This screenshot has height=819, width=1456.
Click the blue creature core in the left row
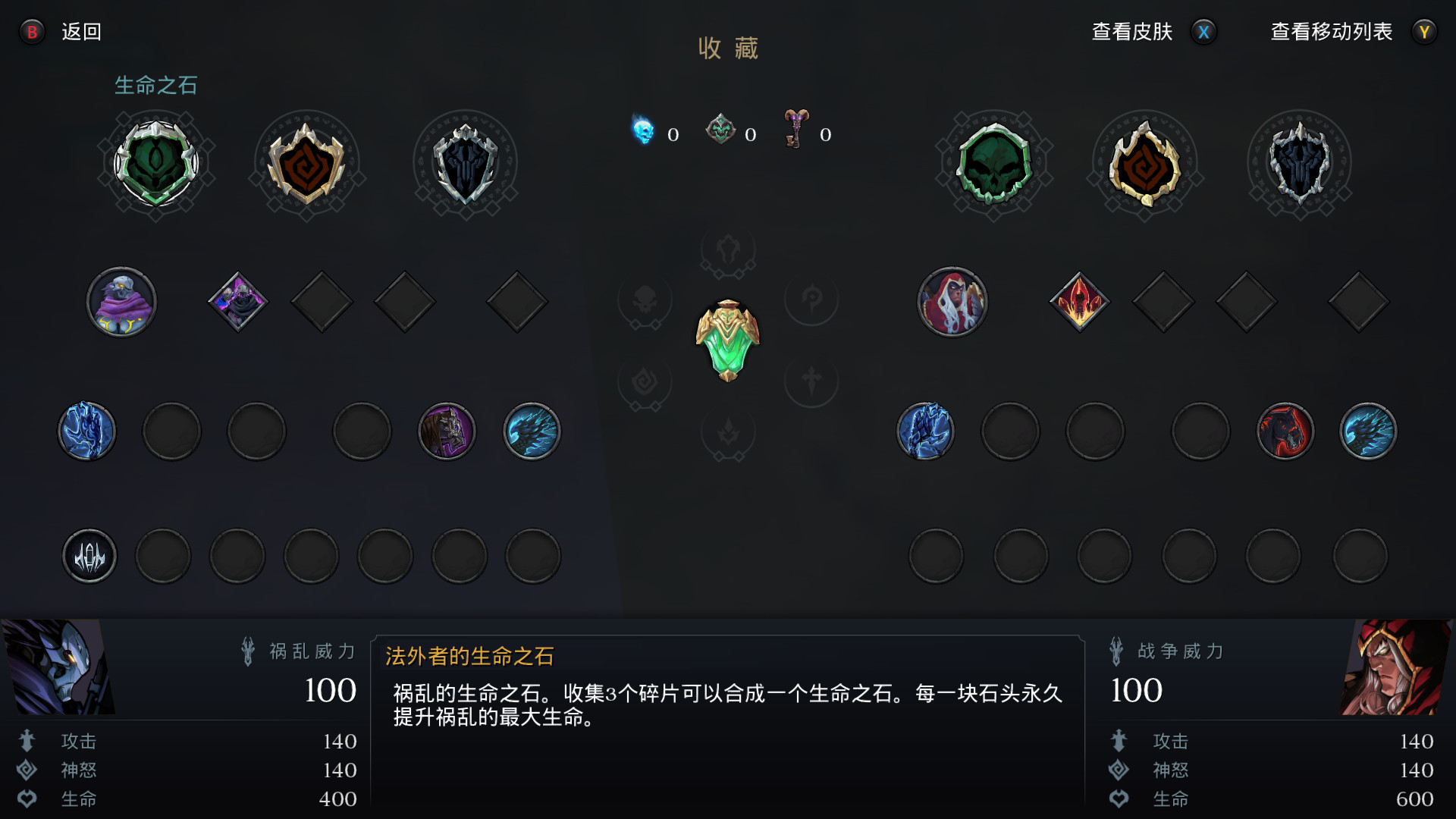click(x=87, y=431)
